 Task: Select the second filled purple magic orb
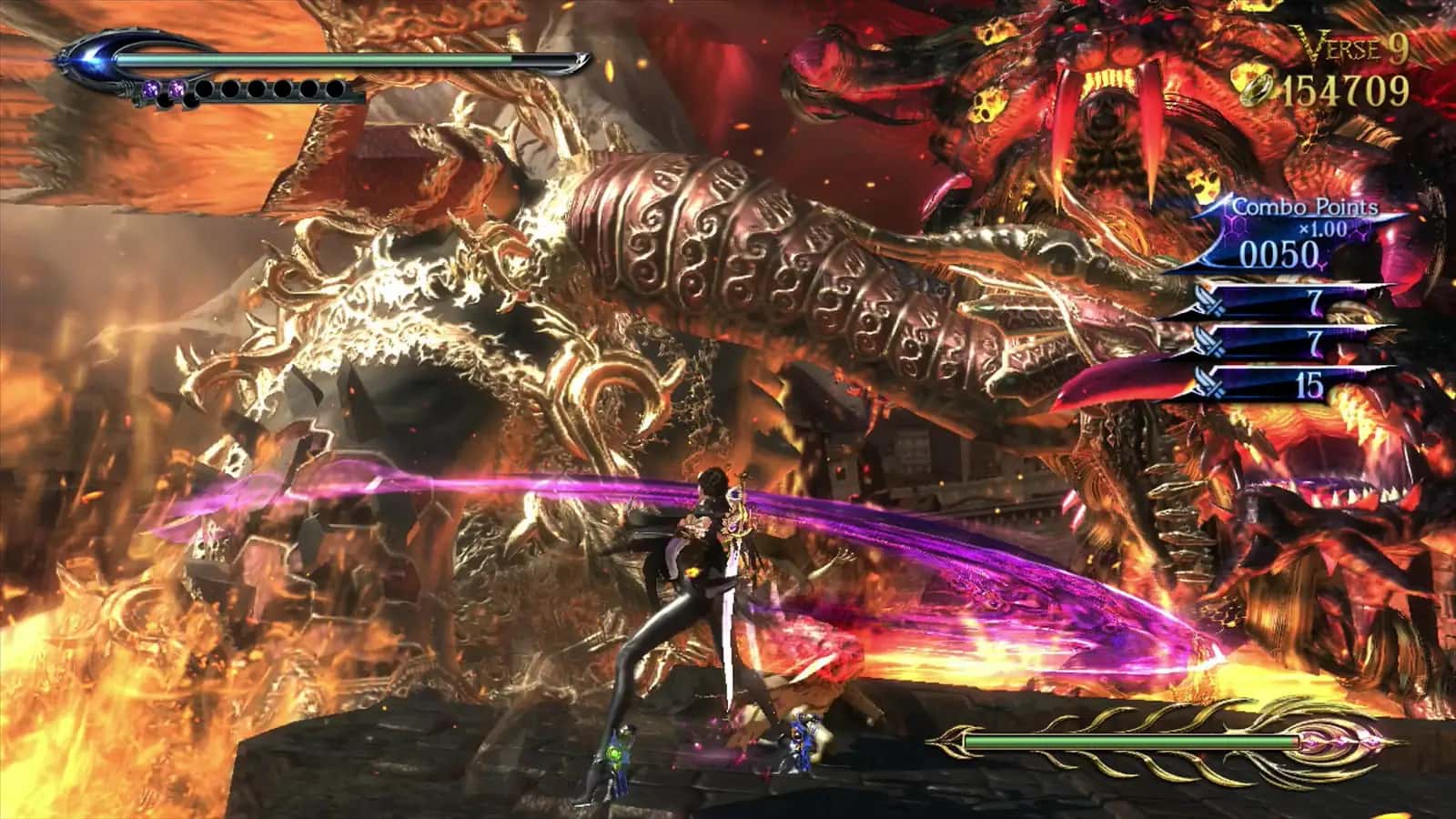click(177, 87)
